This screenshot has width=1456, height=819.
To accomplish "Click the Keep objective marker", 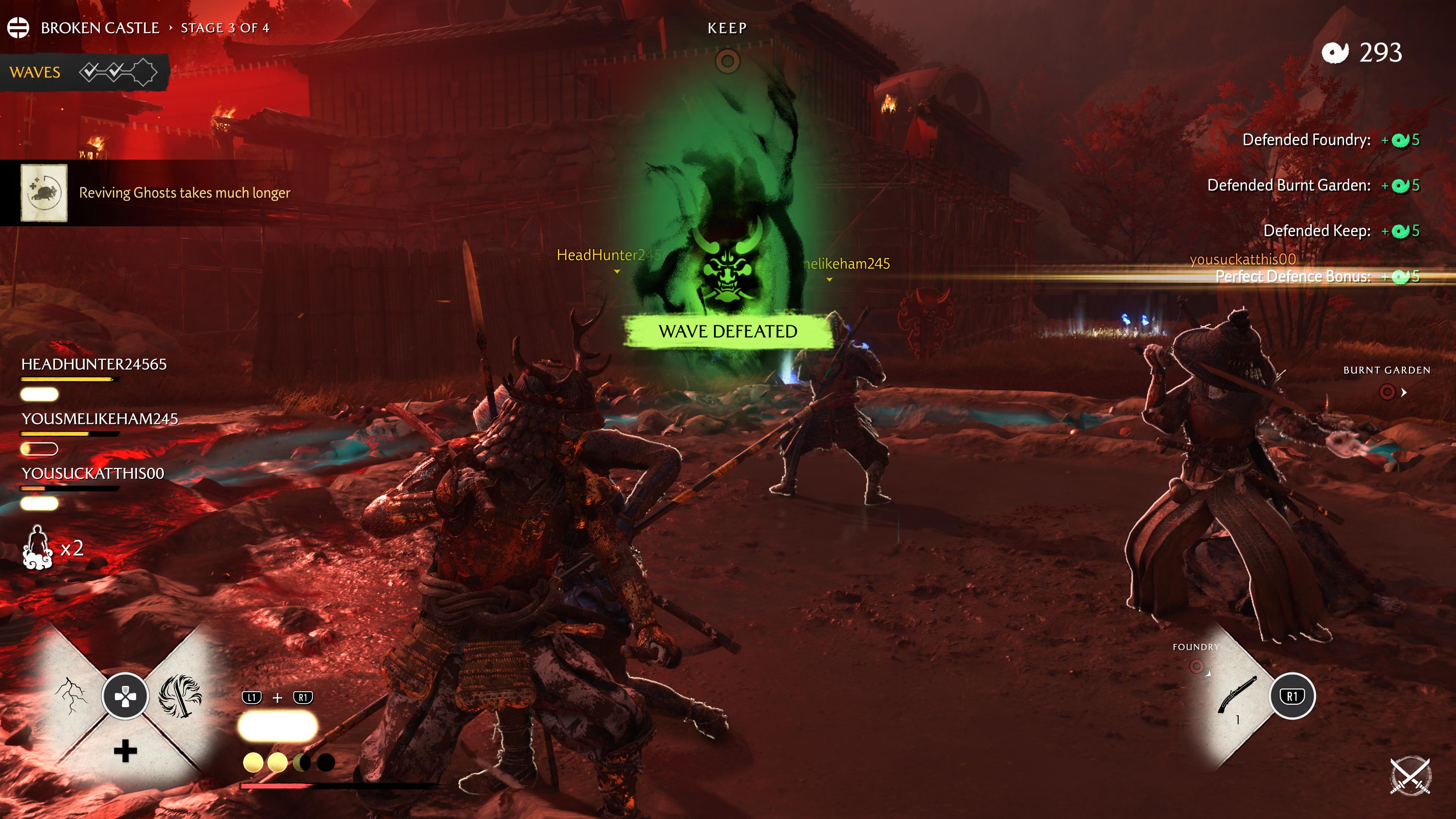I will point(728,61).
